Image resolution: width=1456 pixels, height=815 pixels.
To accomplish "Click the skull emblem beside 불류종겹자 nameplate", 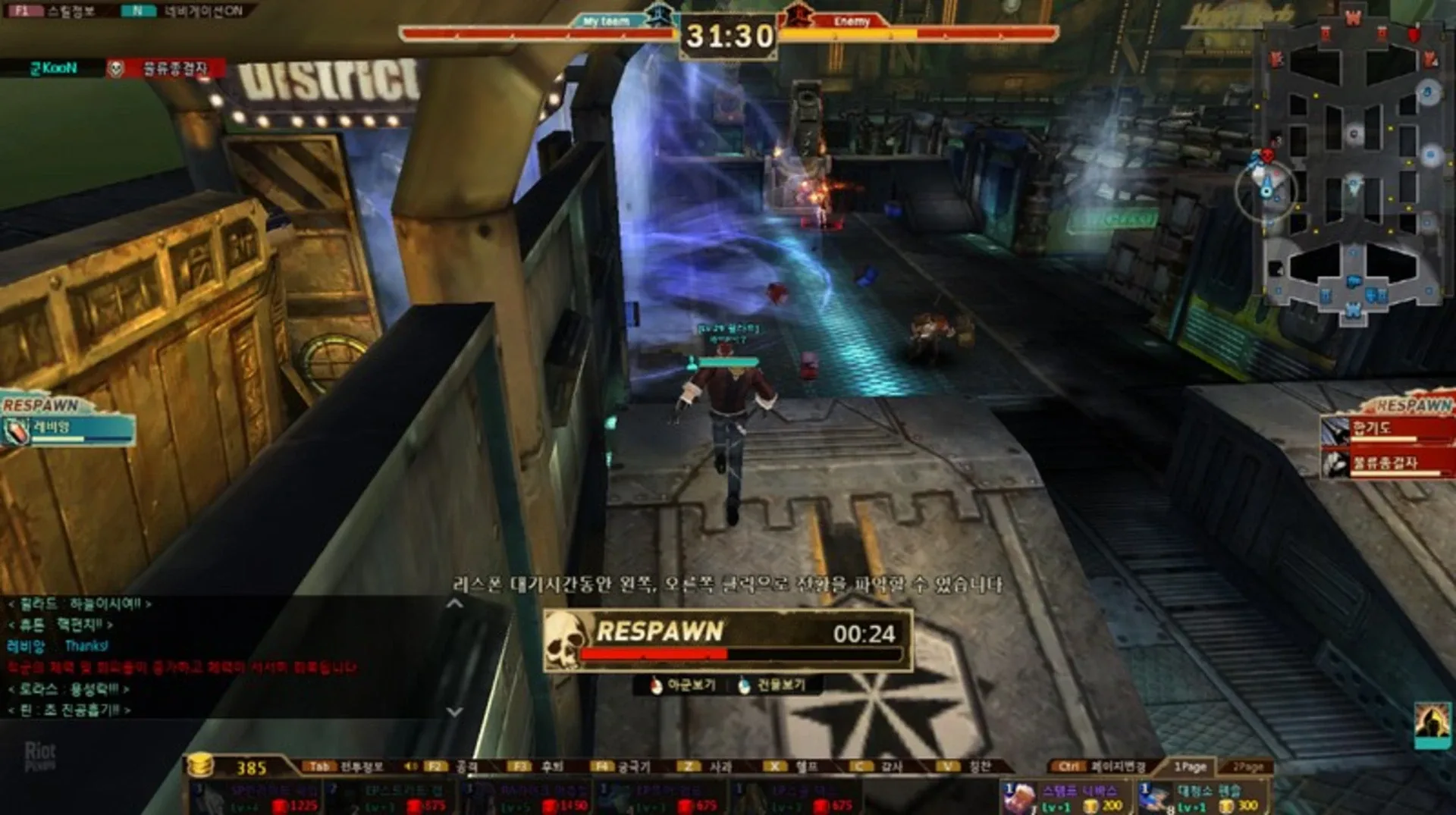I will click(114, 68).
